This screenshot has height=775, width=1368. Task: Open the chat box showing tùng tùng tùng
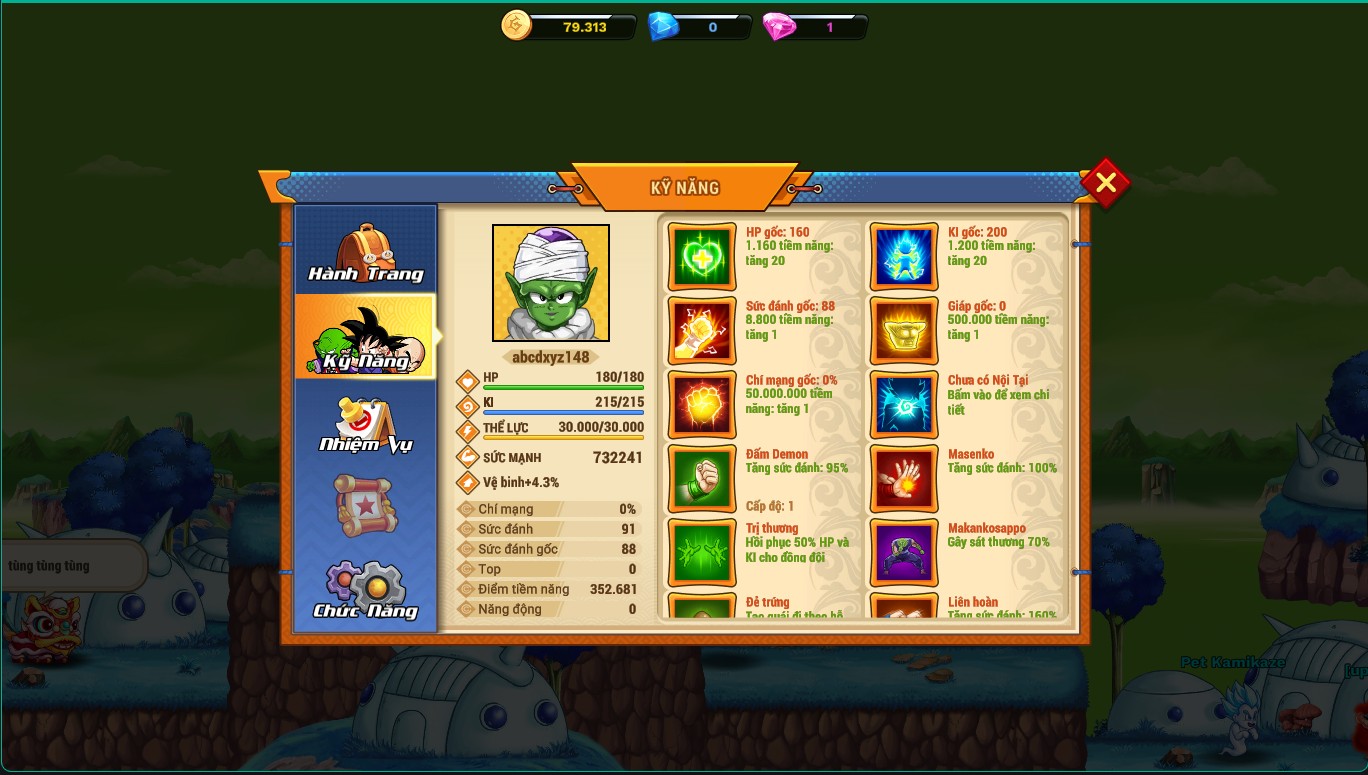point(72,566)
